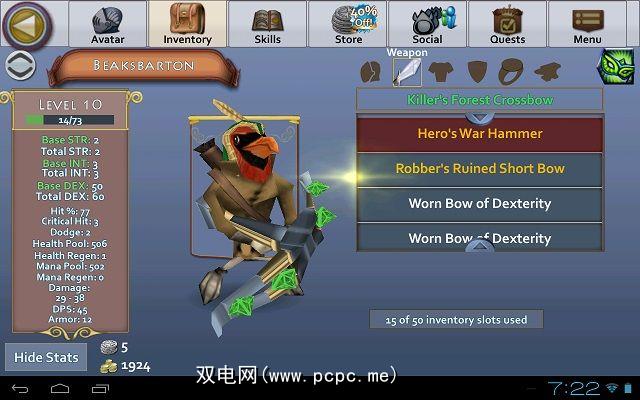The height and width of the screenshot is (400, 640).
Task: Open the Social tab
Action: pyautogui.click(x=427, y=25)
